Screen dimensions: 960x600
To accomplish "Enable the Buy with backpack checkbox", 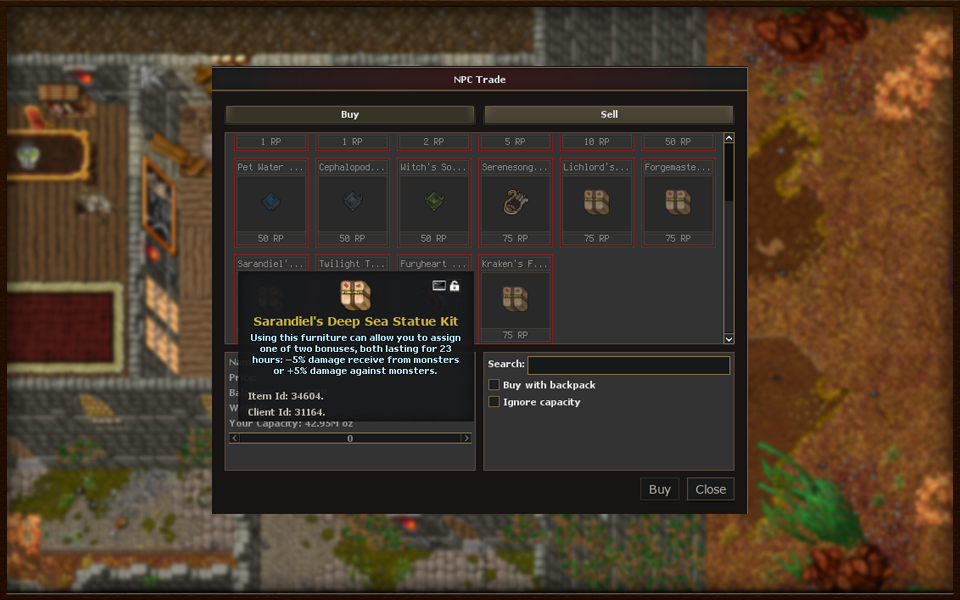I will click(x=494, y=385).
